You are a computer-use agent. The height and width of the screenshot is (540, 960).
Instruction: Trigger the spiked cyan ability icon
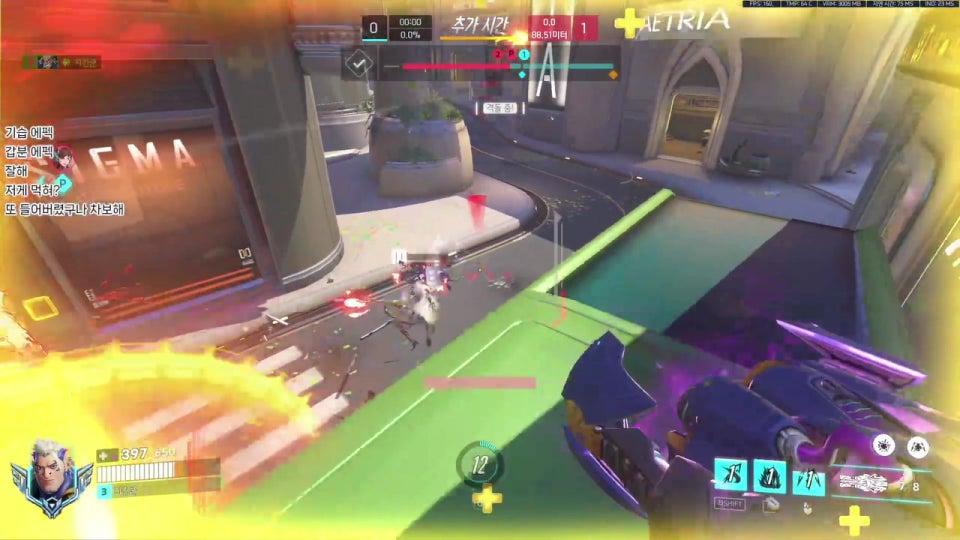pyautogui.click(x=808, y=481)
